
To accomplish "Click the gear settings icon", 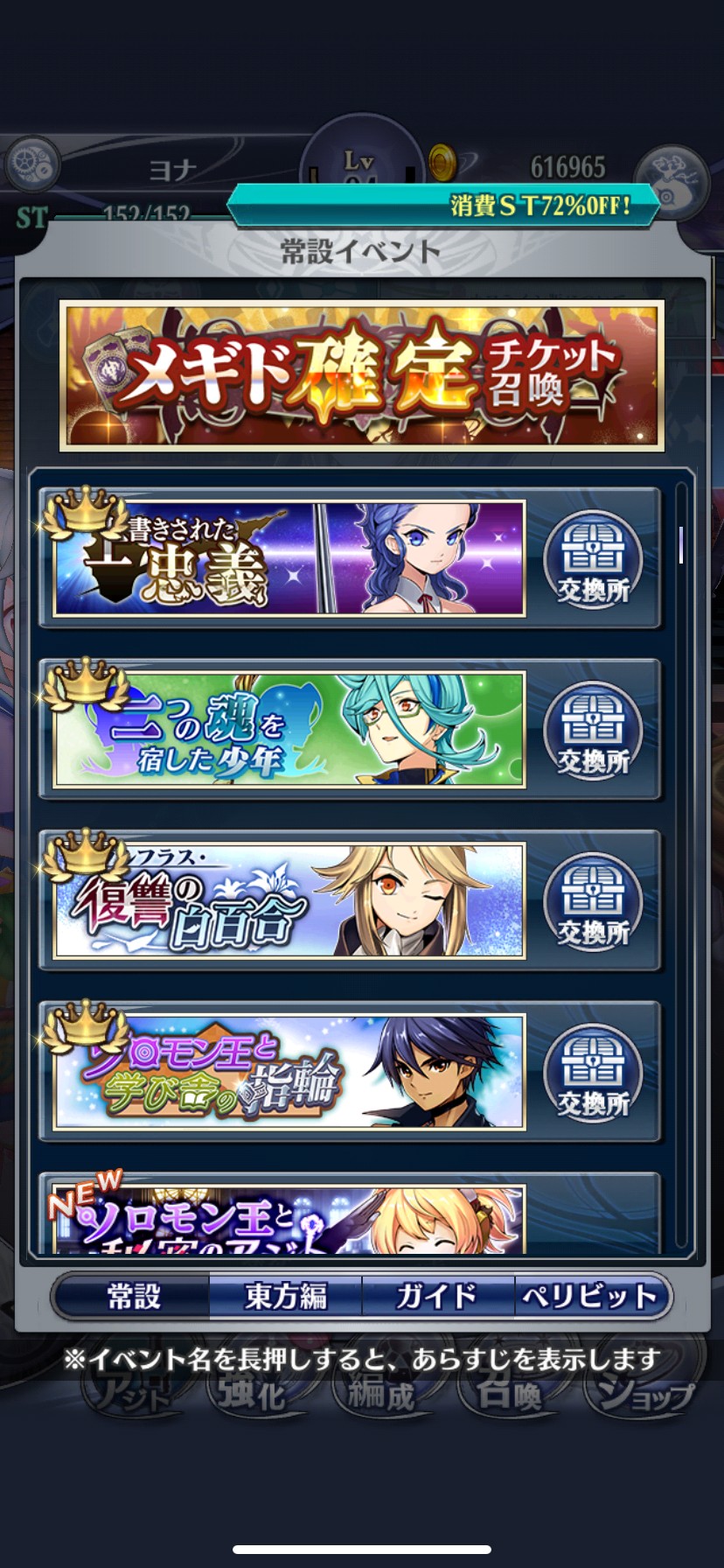I will pyautogui.click(x=32, y=164).
